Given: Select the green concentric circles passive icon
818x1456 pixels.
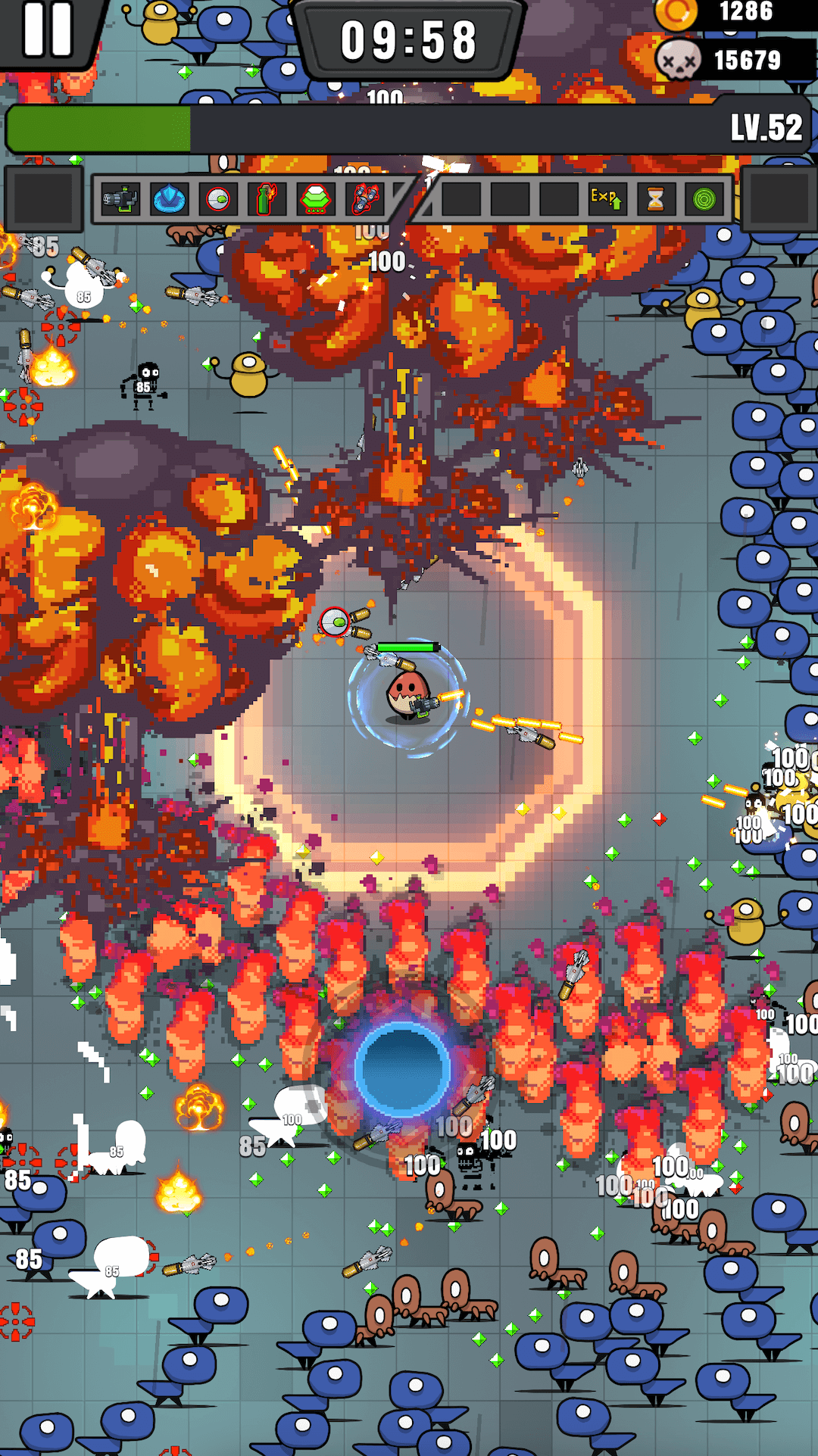Looking at the screenshot, I should [x=704, y=199].
